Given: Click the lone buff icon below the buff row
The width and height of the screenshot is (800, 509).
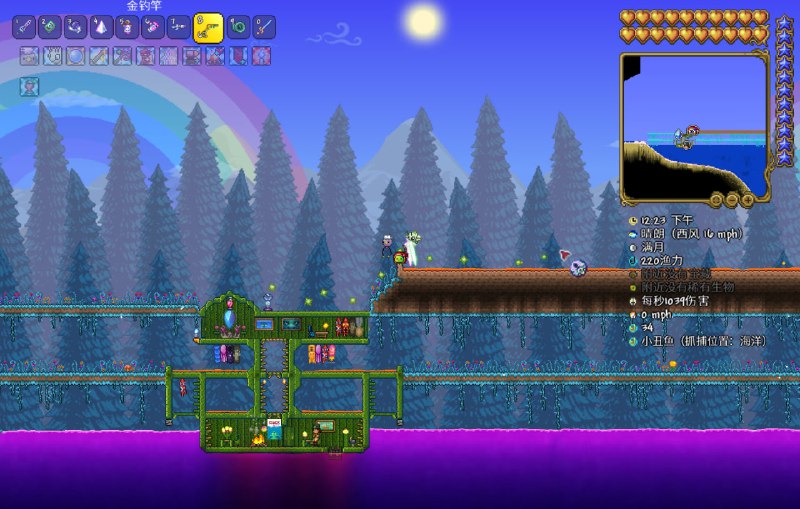Looking at the screenshot, I should pos(29,87).
